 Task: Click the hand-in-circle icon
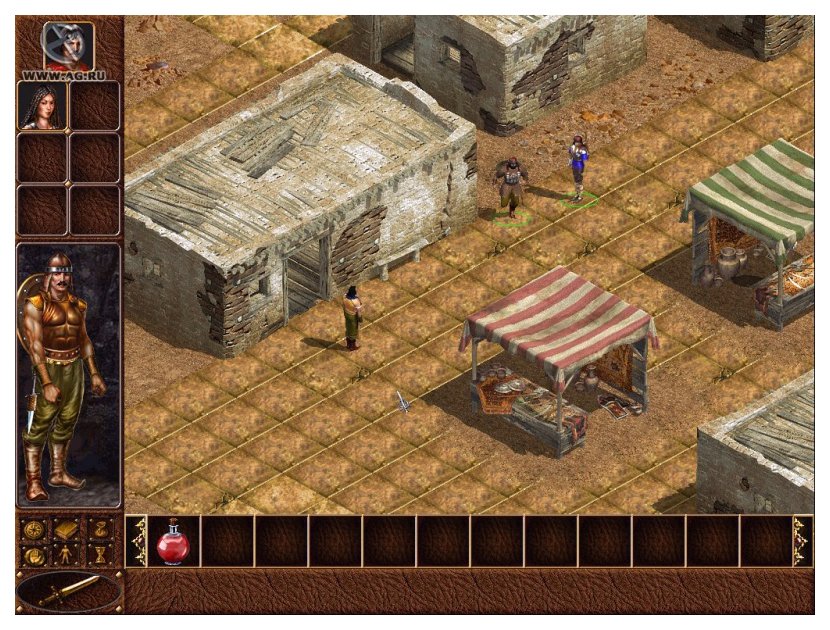35,554
